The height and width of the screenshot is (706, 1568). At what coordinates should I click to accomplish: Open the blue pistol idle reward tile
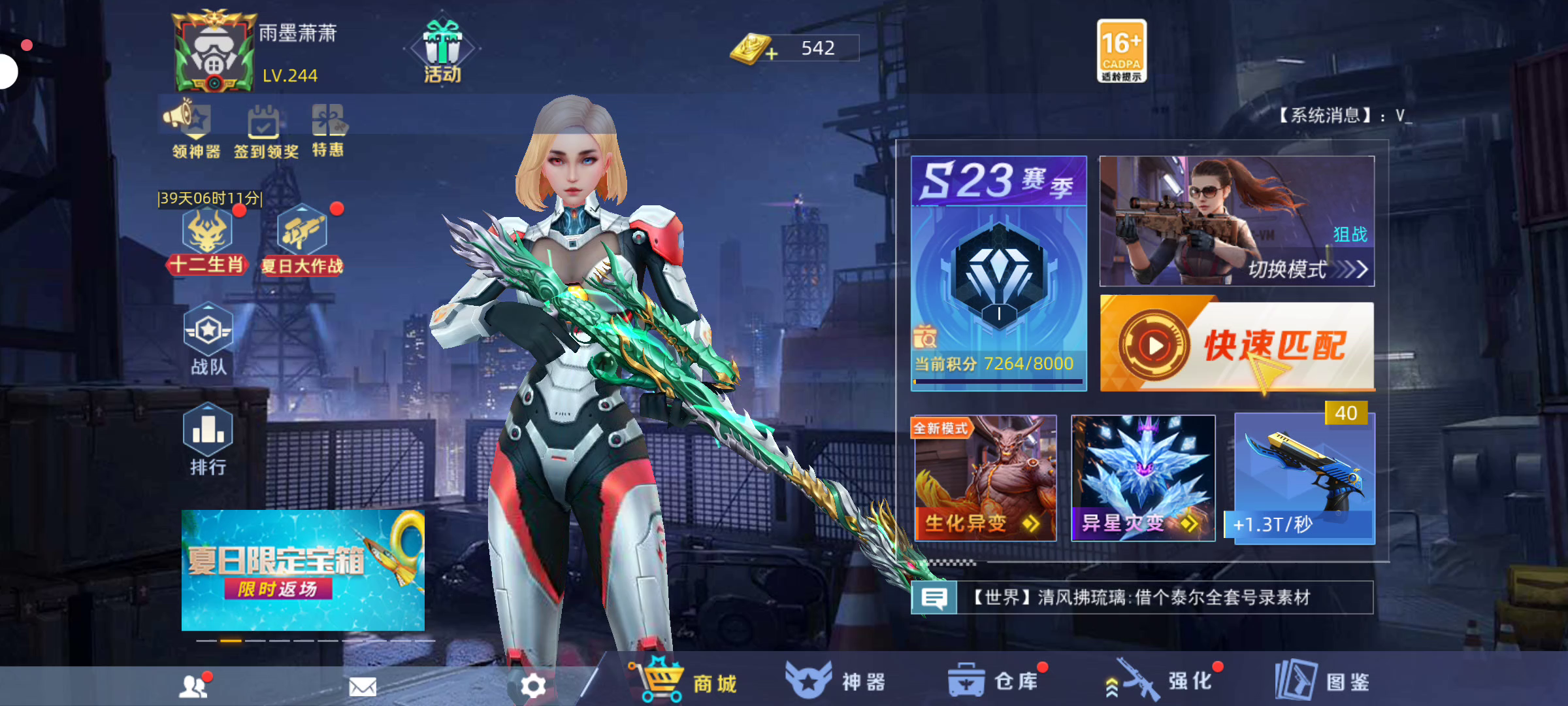coord(1304,479)
